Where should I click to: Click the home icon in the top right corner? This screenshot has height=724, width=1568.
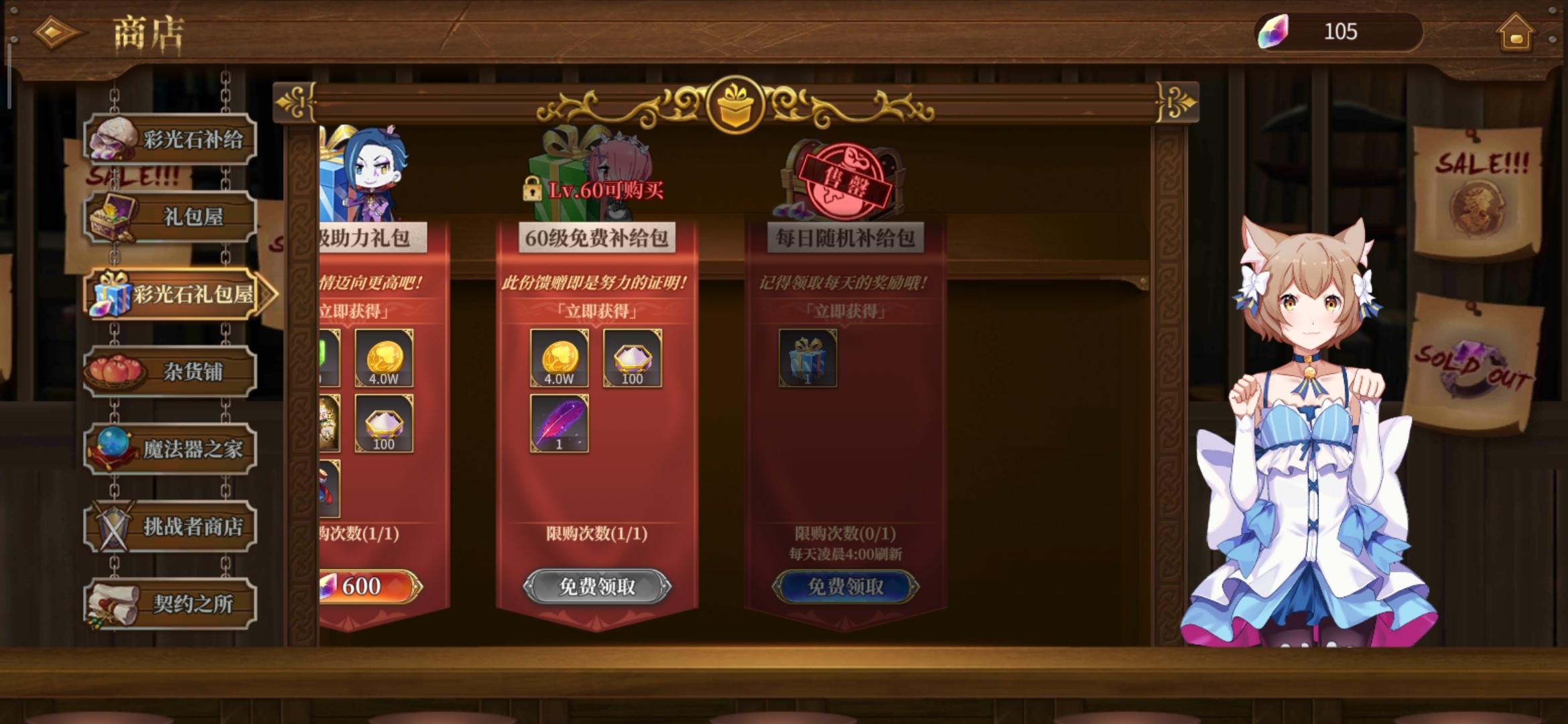(x=1517, y=32)
